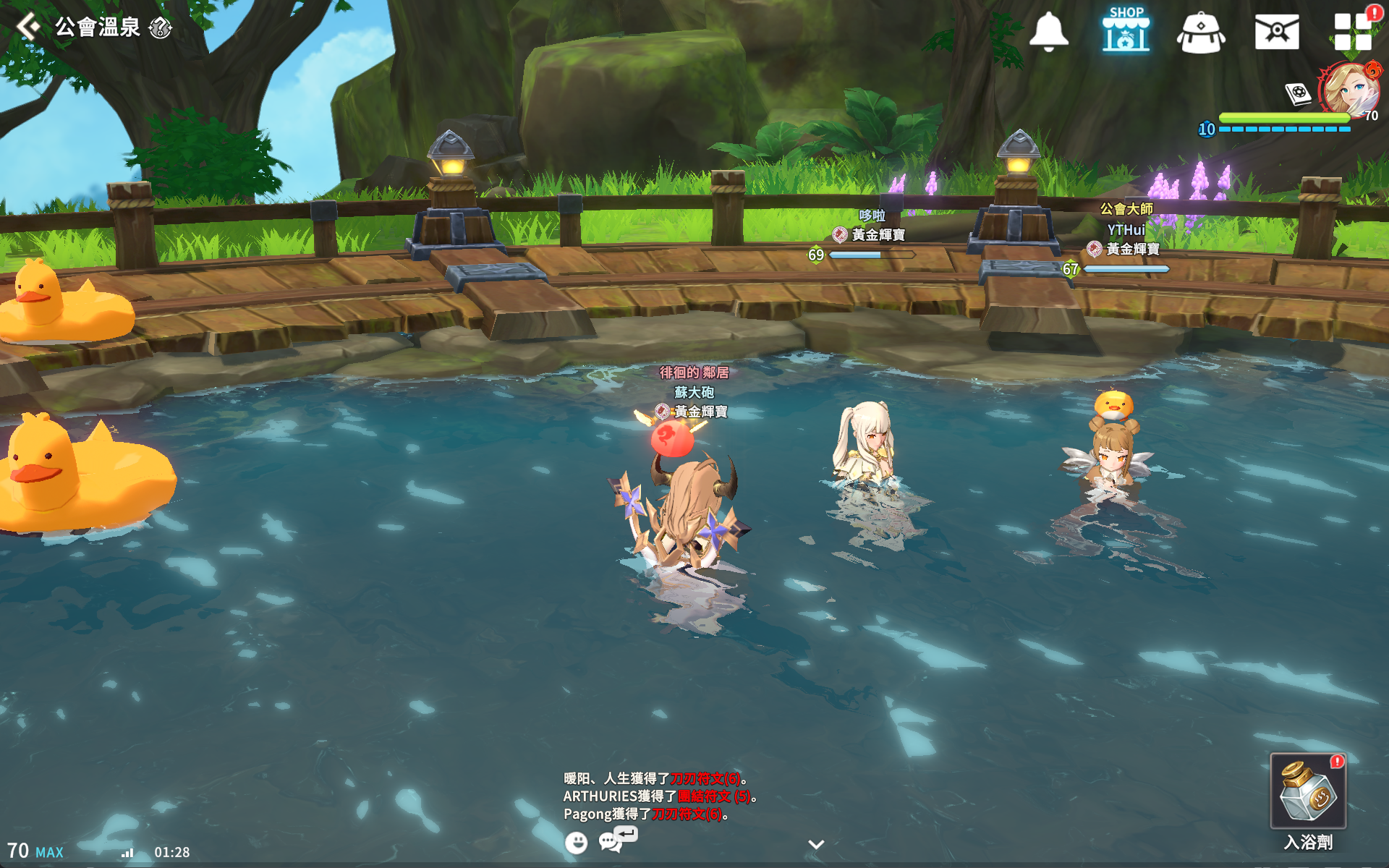Open the main grid menu
Viewport: 1389px width, 868px height.
1352,32
